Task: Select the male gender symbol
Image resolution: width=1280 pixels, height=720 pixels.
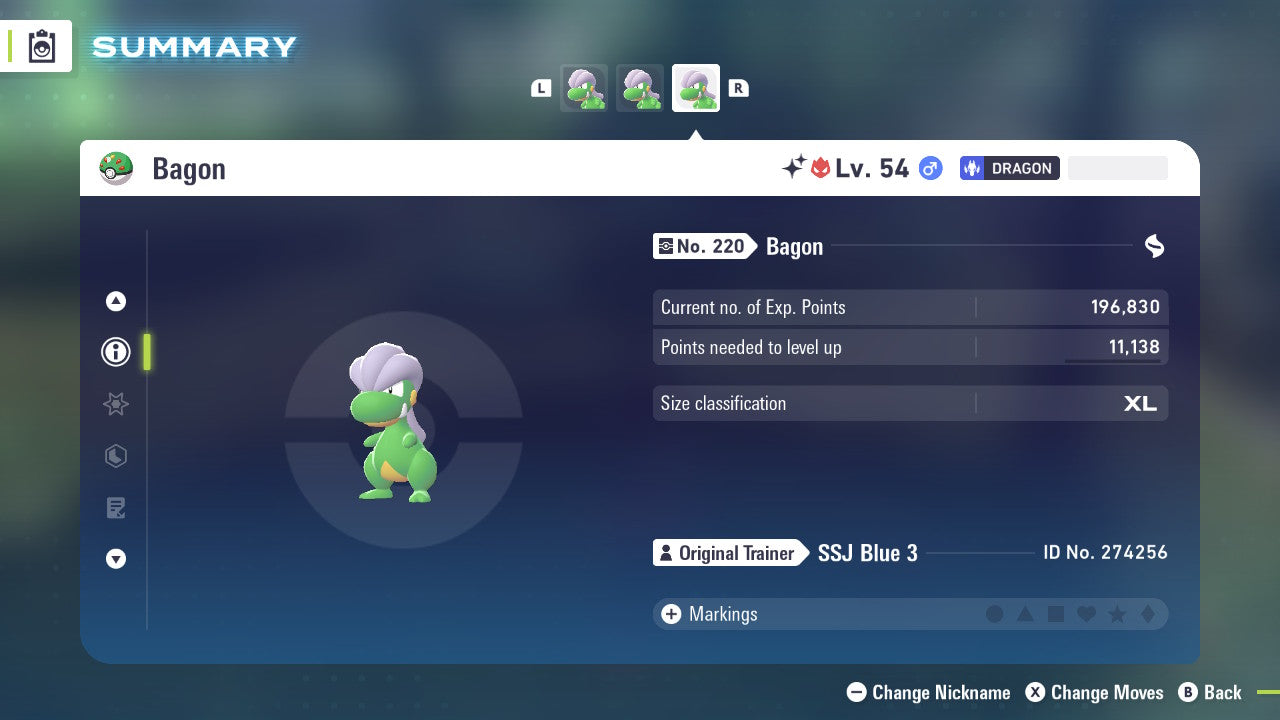Action: click(x=929, y=168)
